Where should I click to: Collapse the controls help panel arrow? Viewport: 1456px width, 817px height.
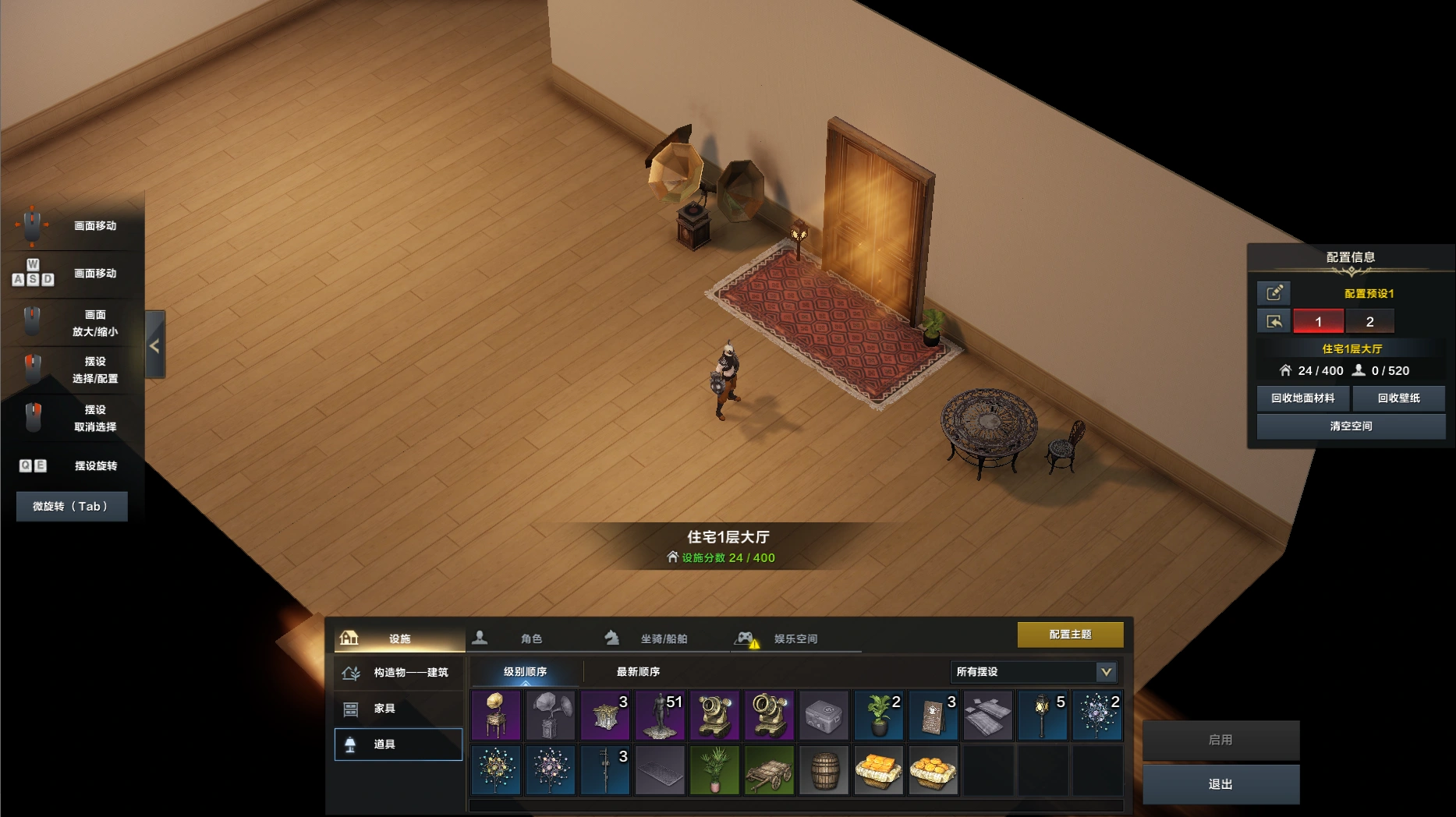[x=155, y=345]
